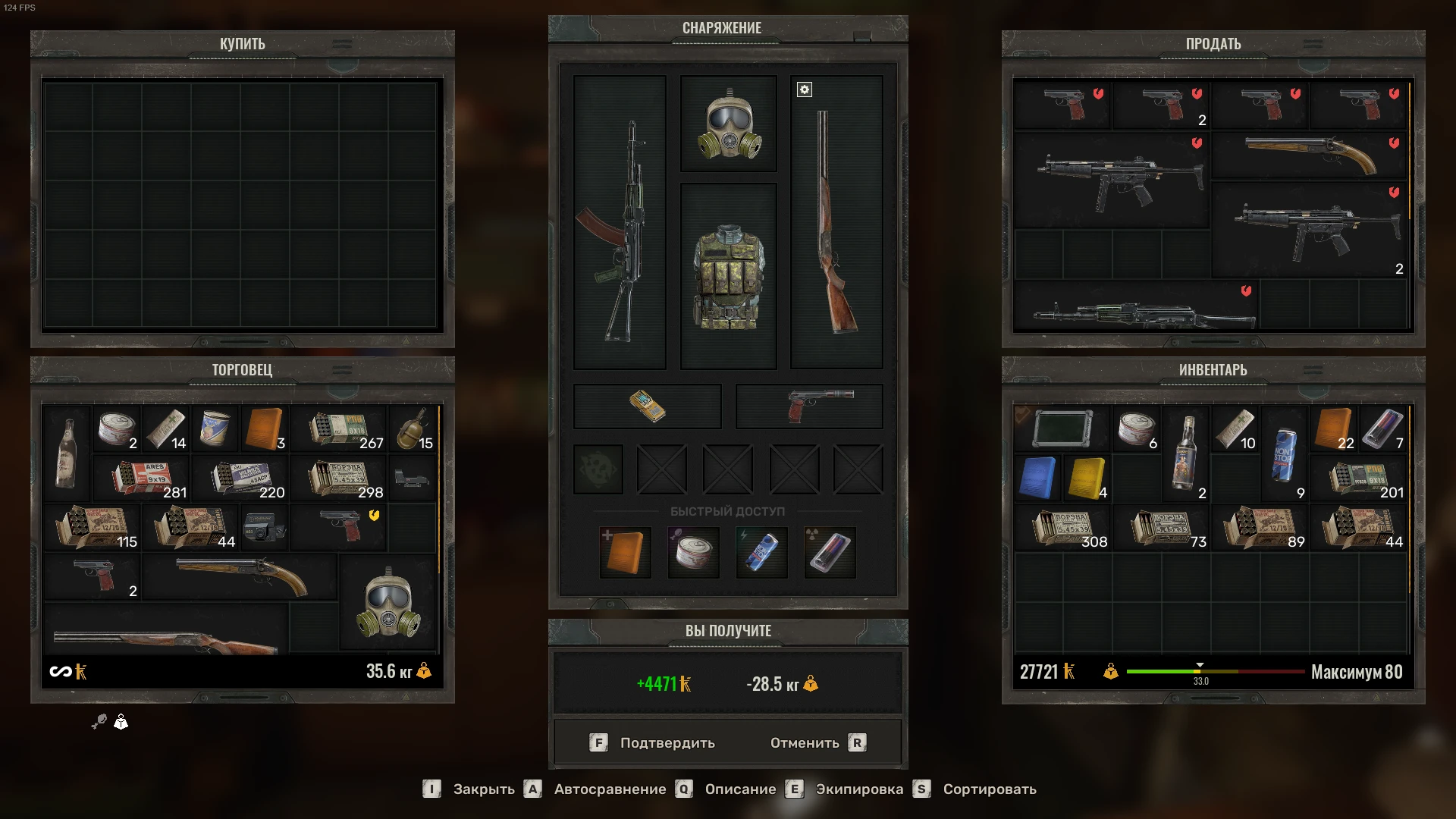This screenshot has width=1456, height=819.
Task: Click the equipped pistol slot
Action: pyautogui.click(x=809, y=406)
